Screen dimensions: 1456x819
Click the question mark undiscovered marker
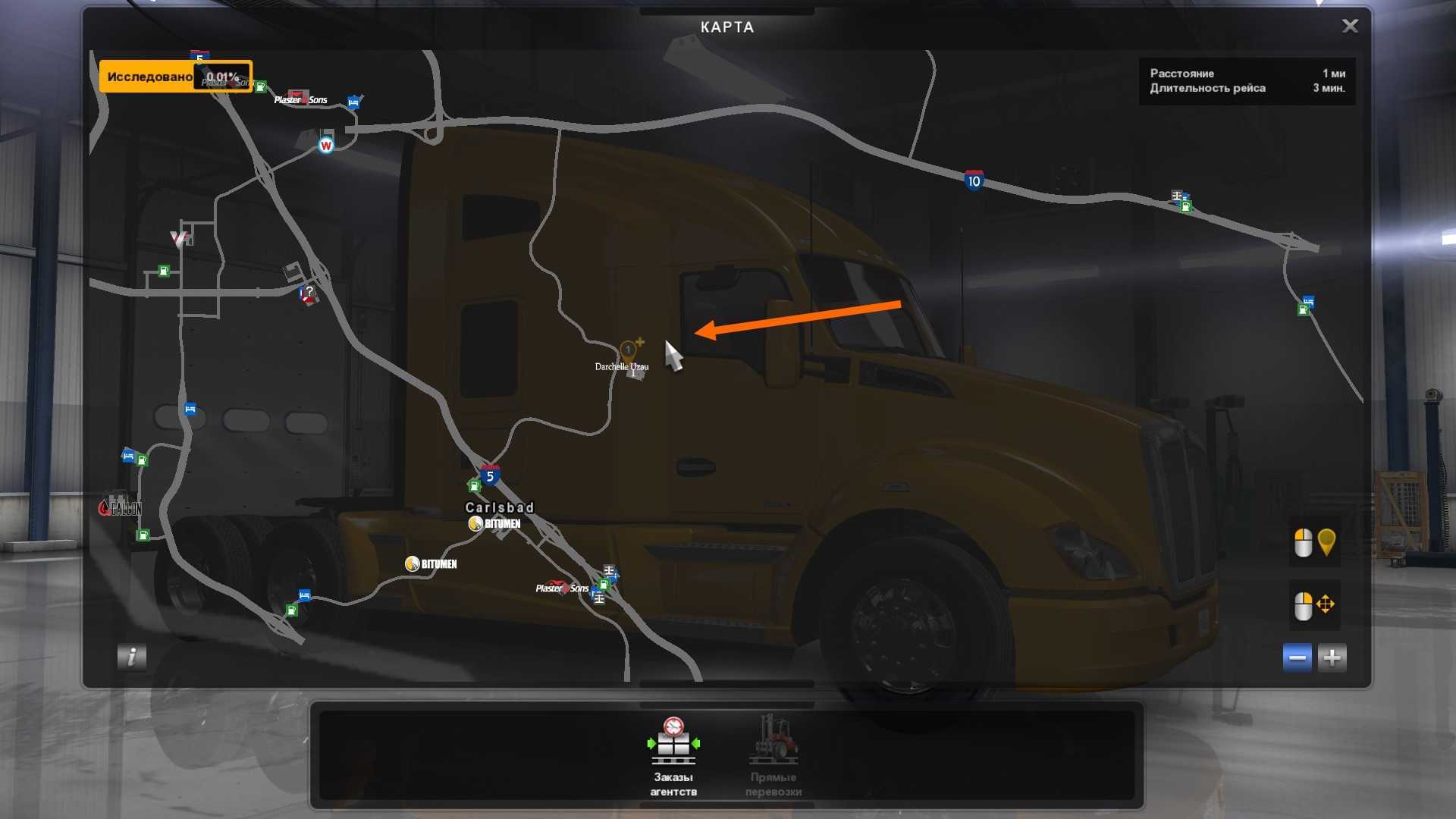pyautogui.click(x=309, y=293)
